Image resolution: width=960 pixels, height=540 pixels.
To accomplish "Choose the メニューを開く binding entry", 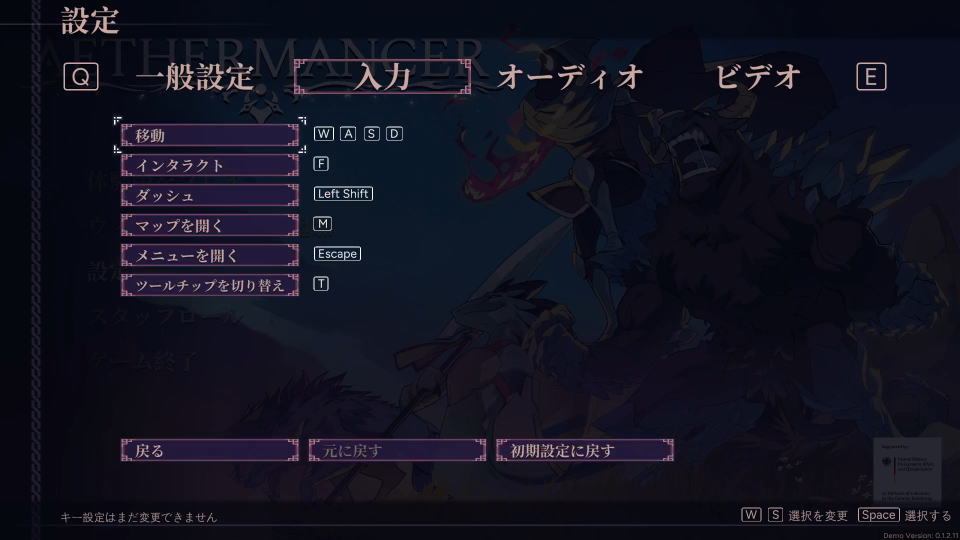I will [210, 255].
